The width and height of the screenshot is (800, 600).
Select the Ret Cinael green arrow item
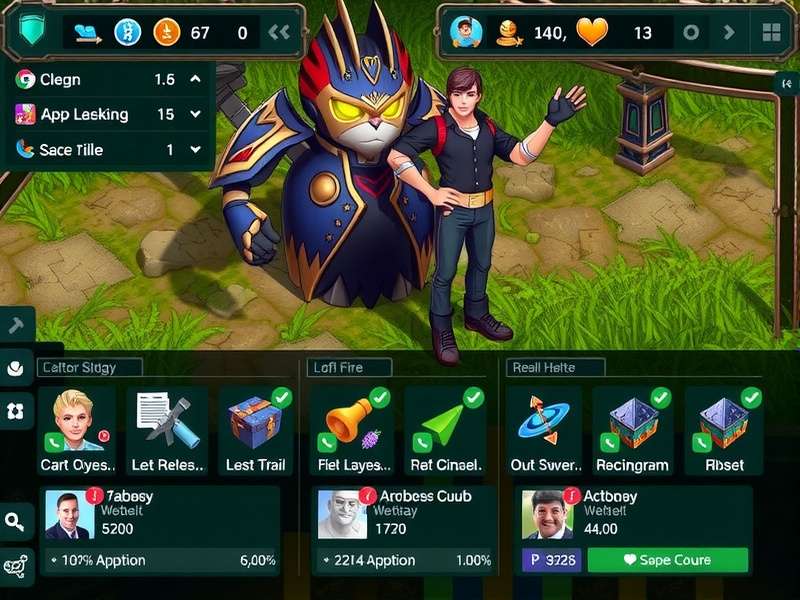click(446, 430)
